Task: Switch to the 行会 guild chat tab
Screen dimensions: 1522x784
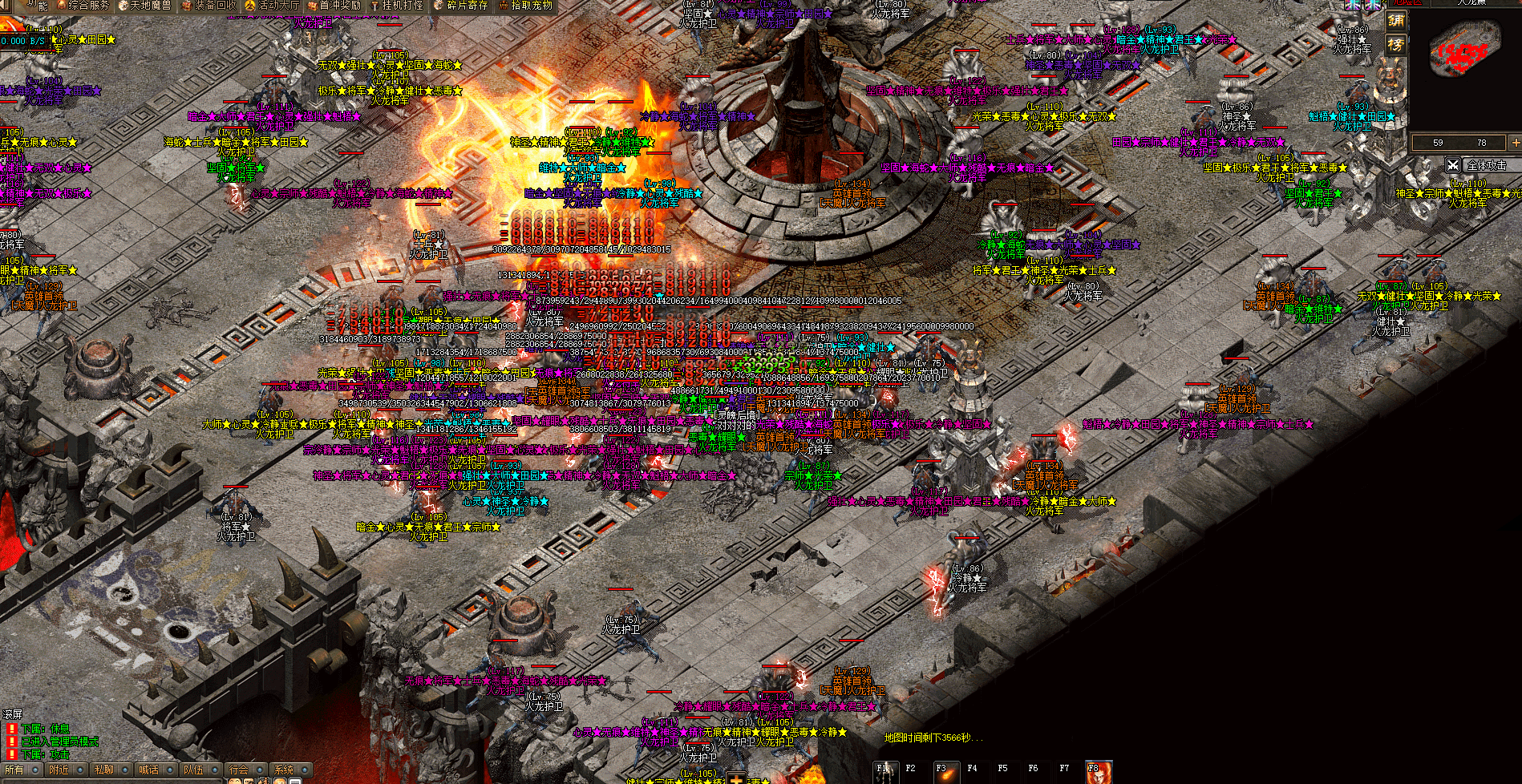Action: point(239,770)
